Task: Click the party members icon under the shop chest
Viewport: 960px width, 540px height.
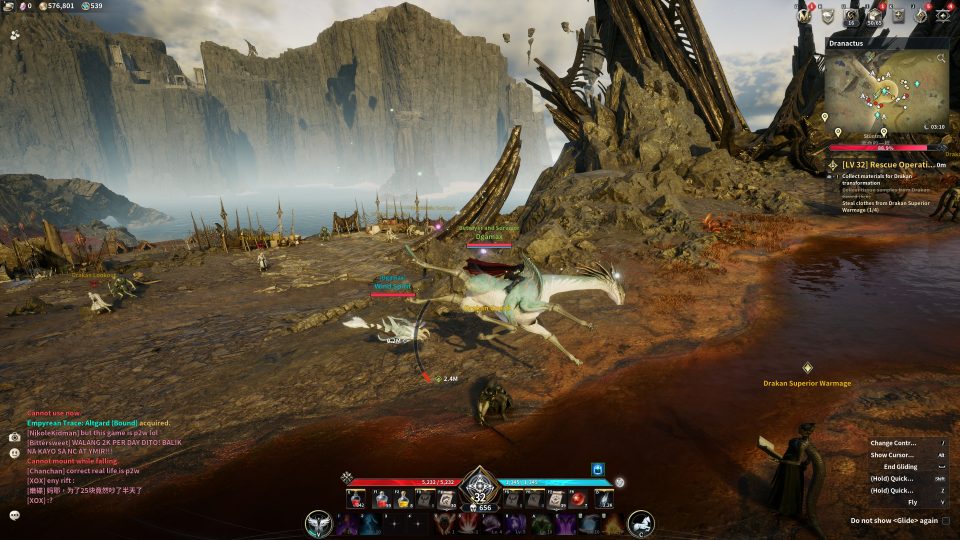Action: 15,34
